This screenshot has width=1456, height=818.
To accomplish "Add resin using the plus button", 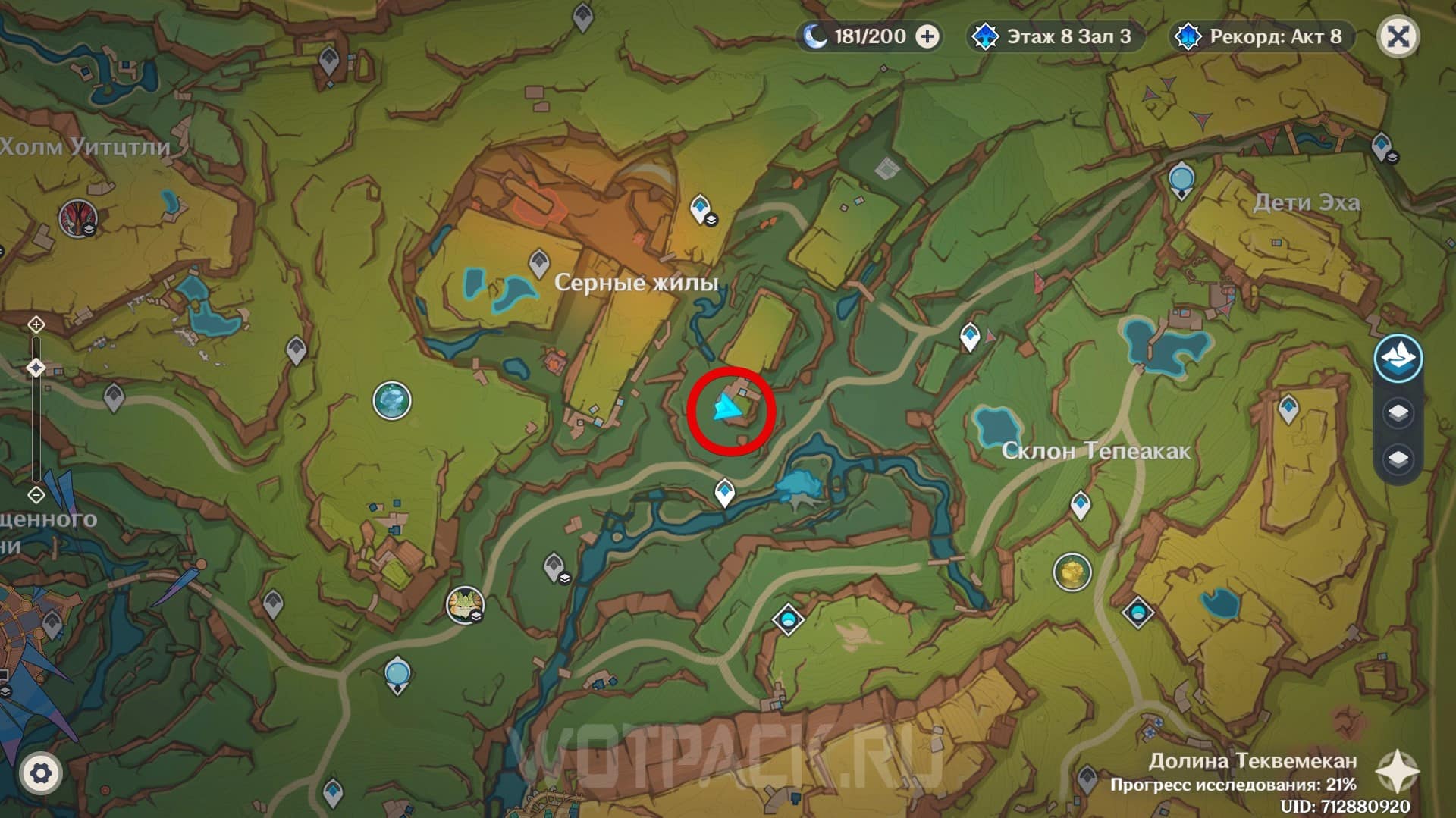I will click(927, 36).
